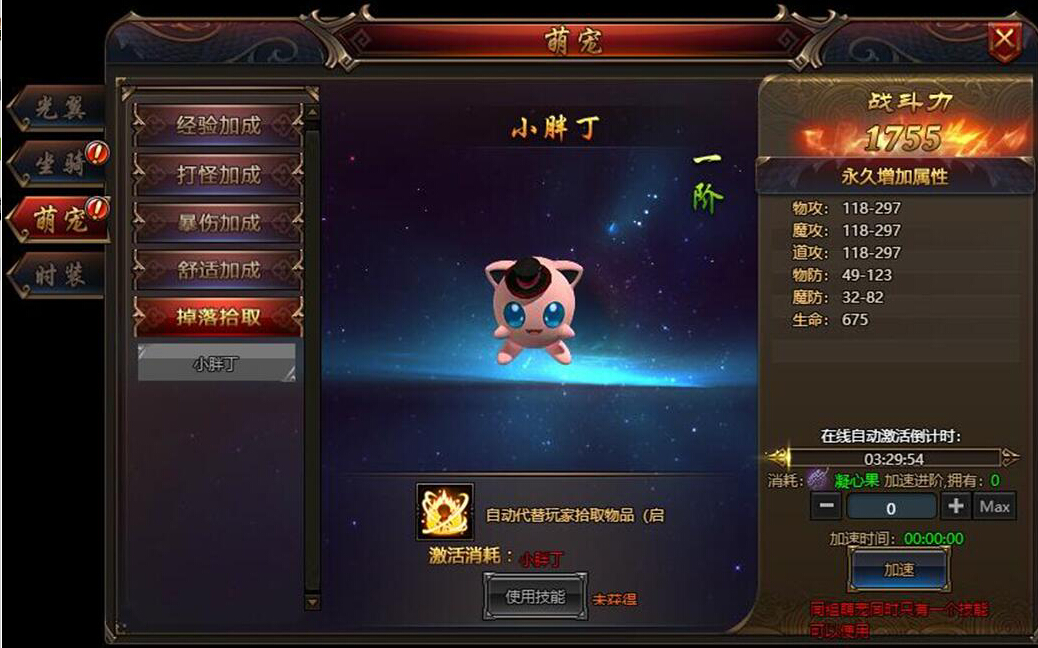
Task: Select the 萌宠 pet tab
Action: coord(60,220)
